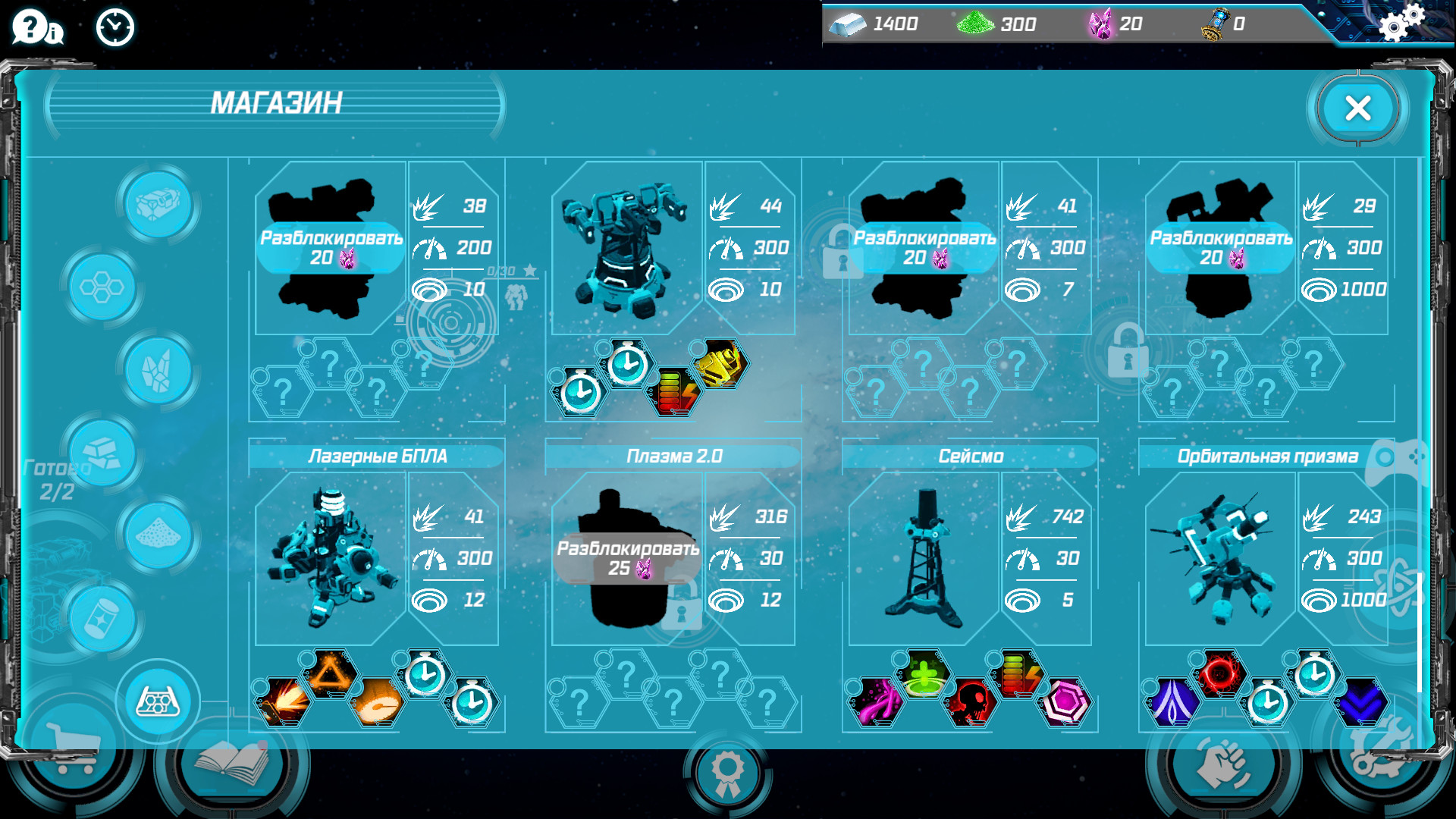1456x819 pixels.
Task: Select the crystals category in sidebar
Action: click(155, 372)
